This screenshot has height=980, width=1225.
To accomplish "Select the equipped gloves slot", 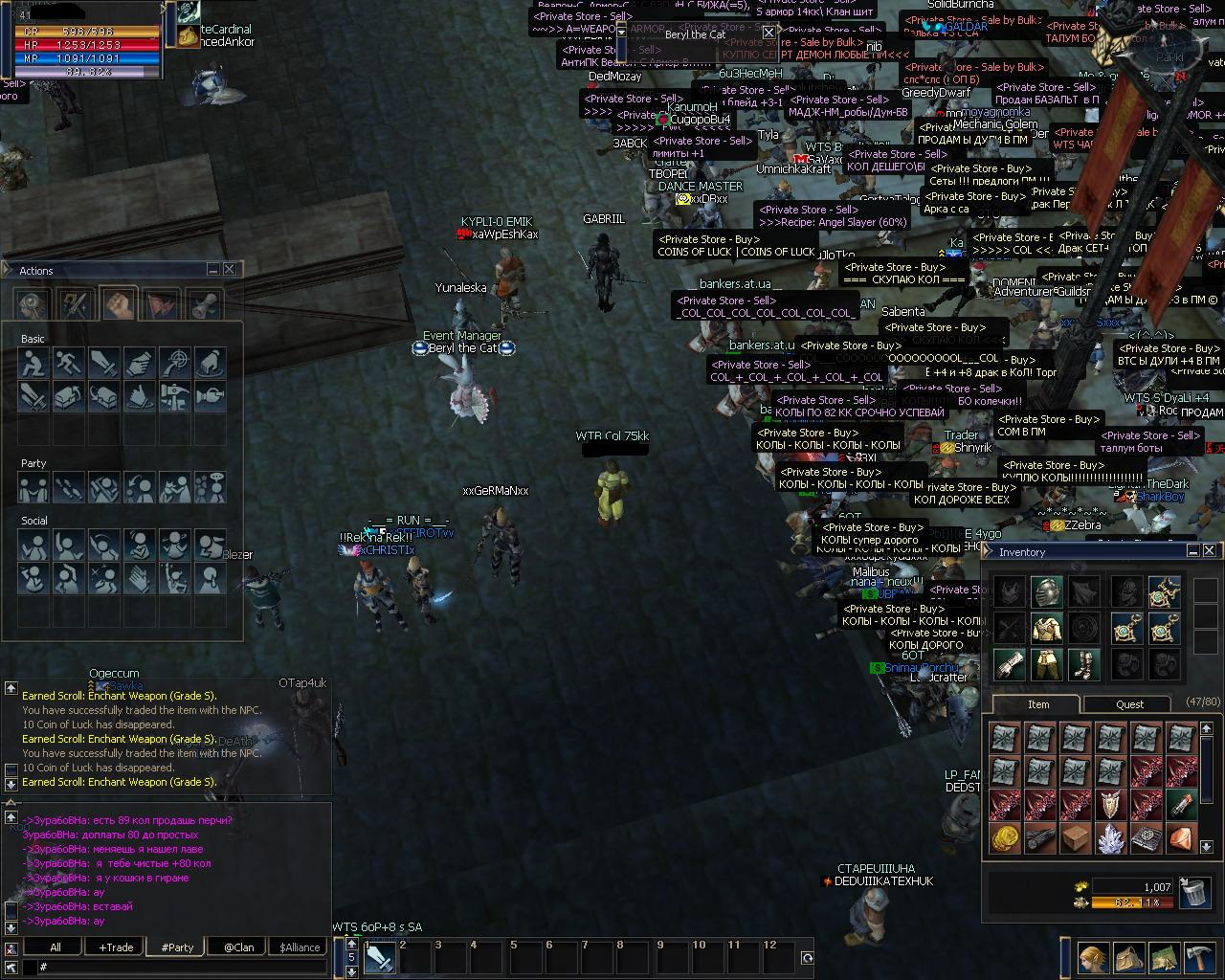I will 1010,664.
